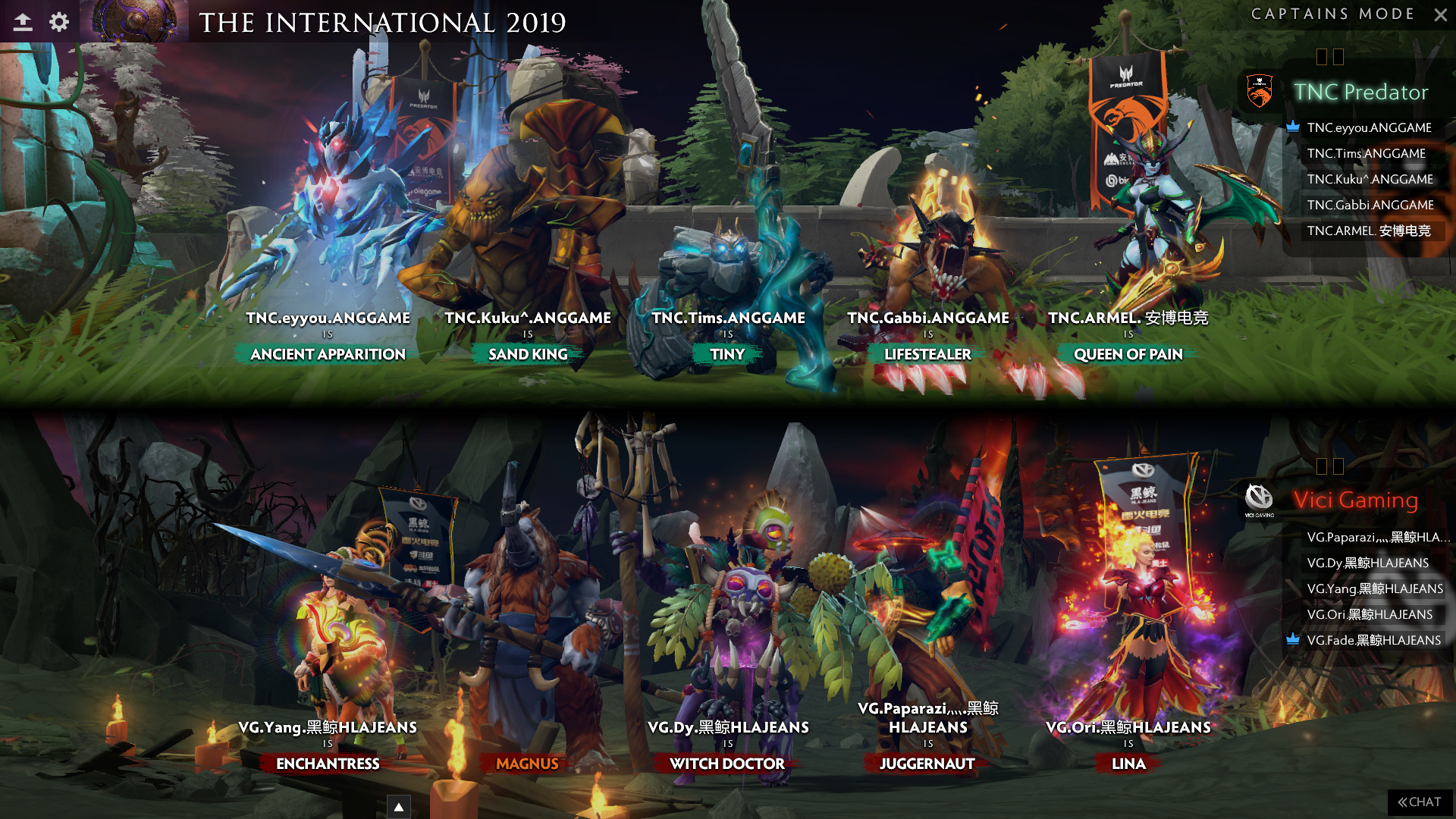Choose VG.Dy roster row
1456x819 pixels.
[x=1367, y=563]
